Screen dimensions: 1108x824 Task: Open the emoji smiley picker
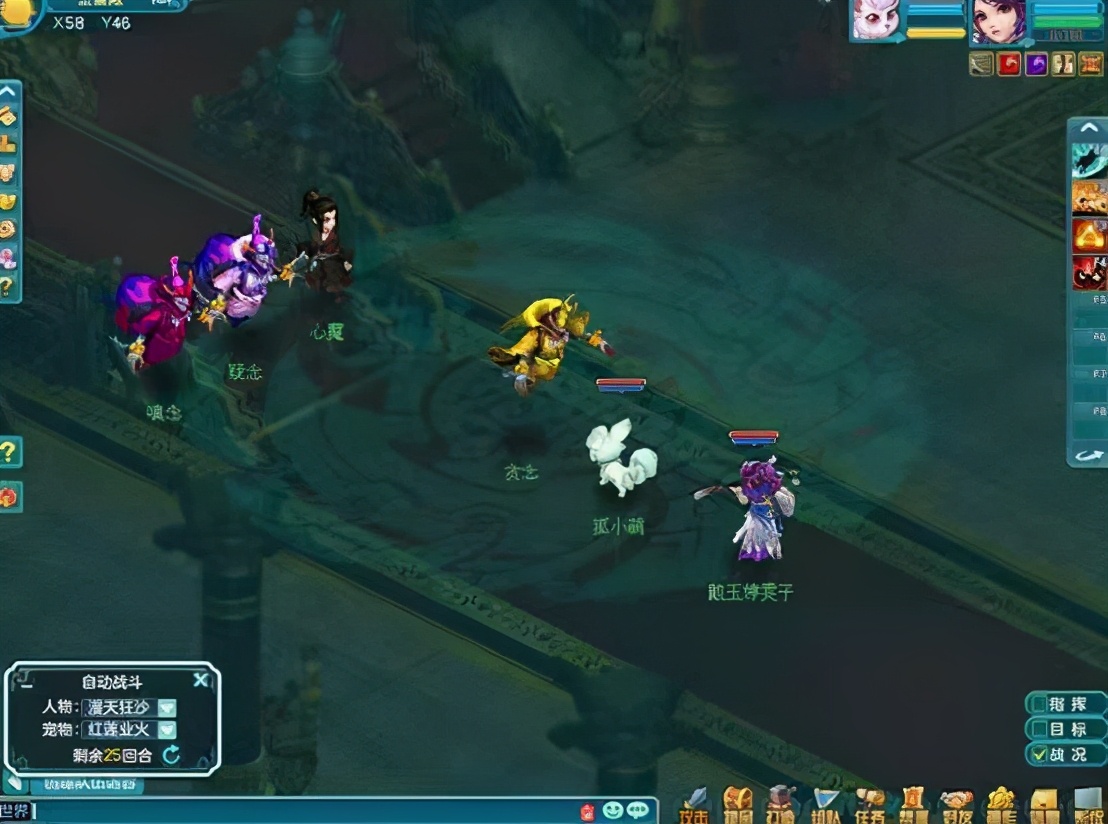(613, 810)
